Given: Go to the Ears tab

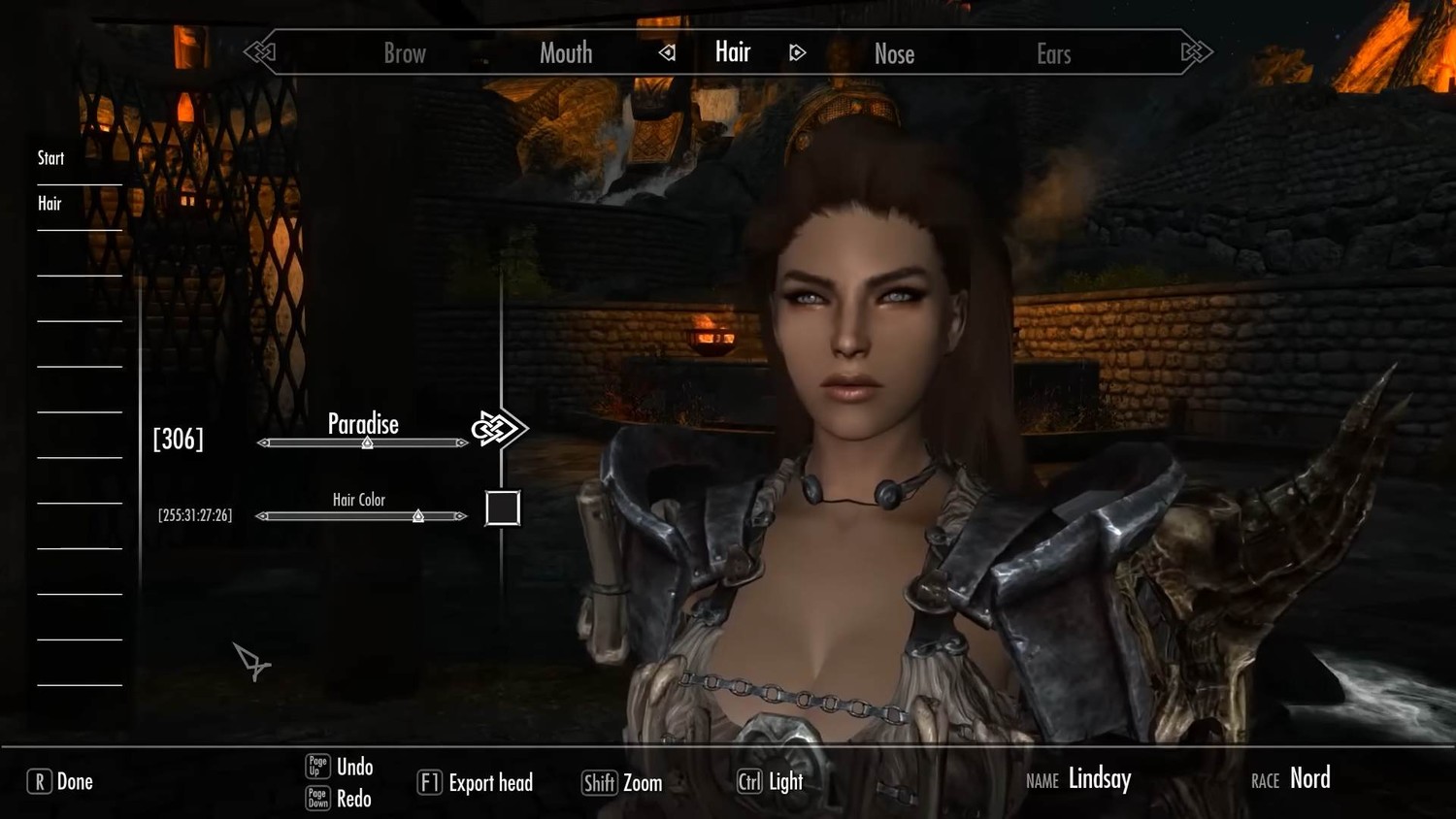Looking at the screenshot, I should (x=1053, y=54).
